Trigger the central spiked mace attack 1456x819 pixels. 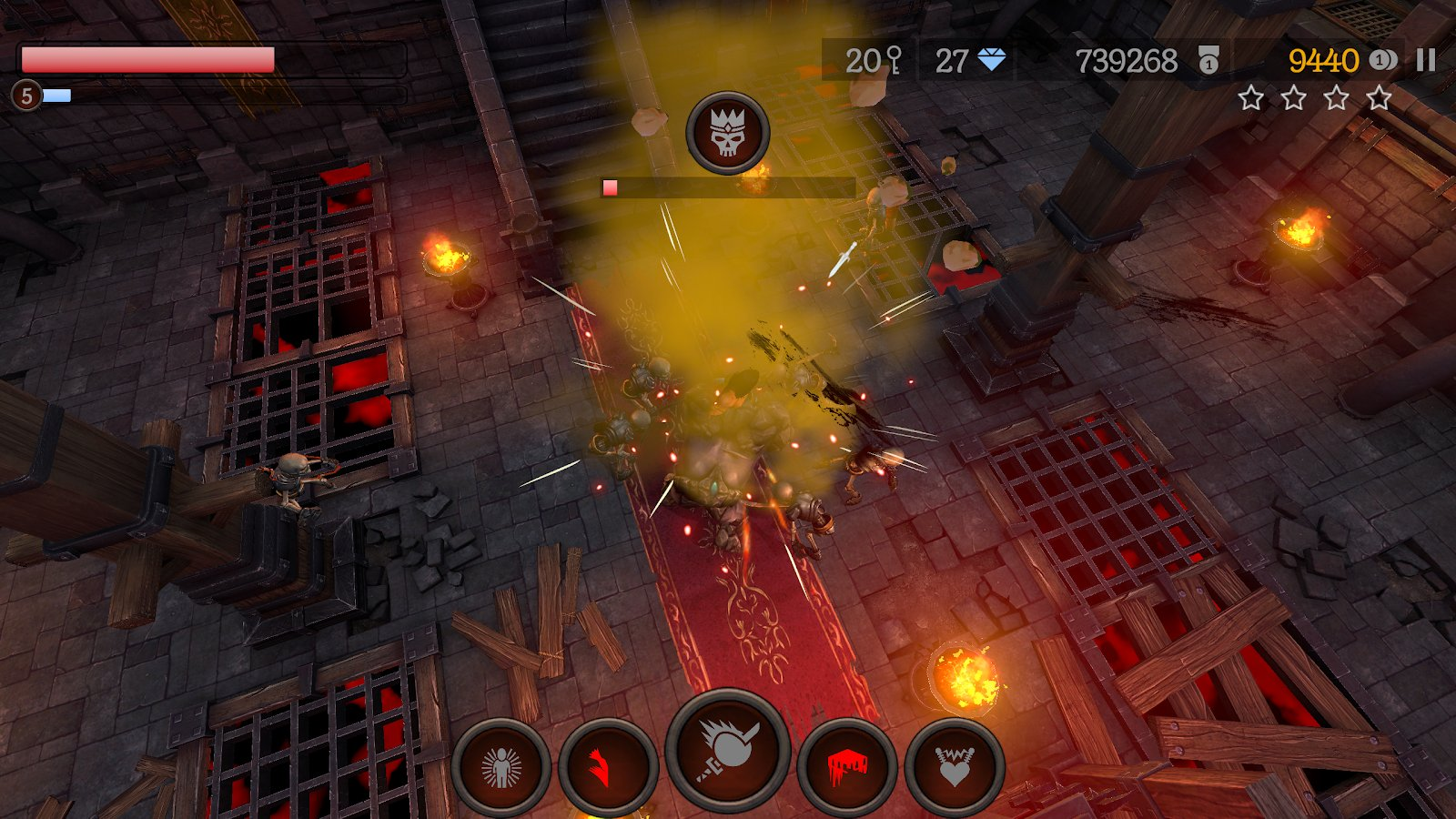727,749
